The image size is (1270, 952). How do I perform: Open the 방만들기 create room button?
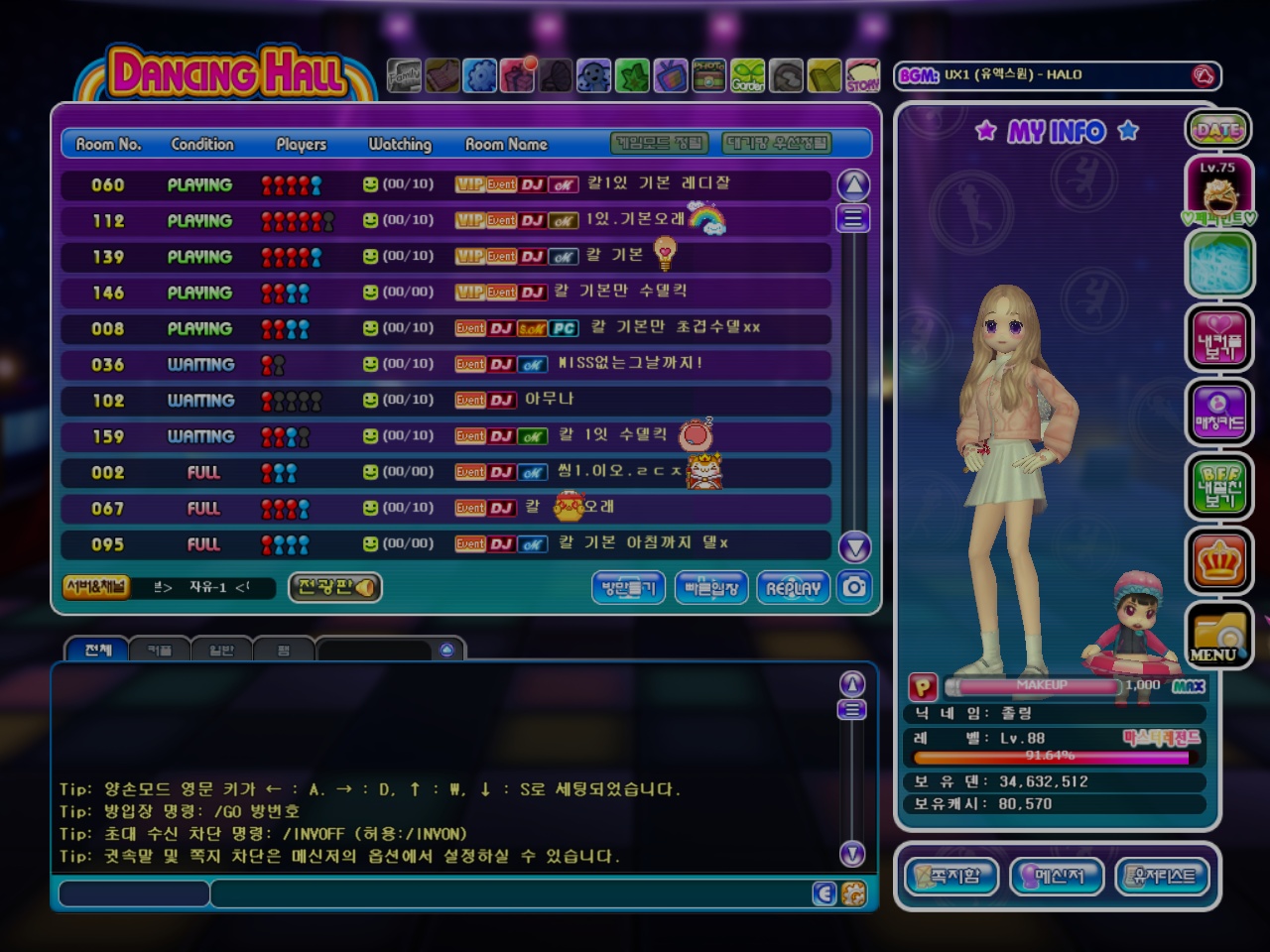click(x=628, y=588)
